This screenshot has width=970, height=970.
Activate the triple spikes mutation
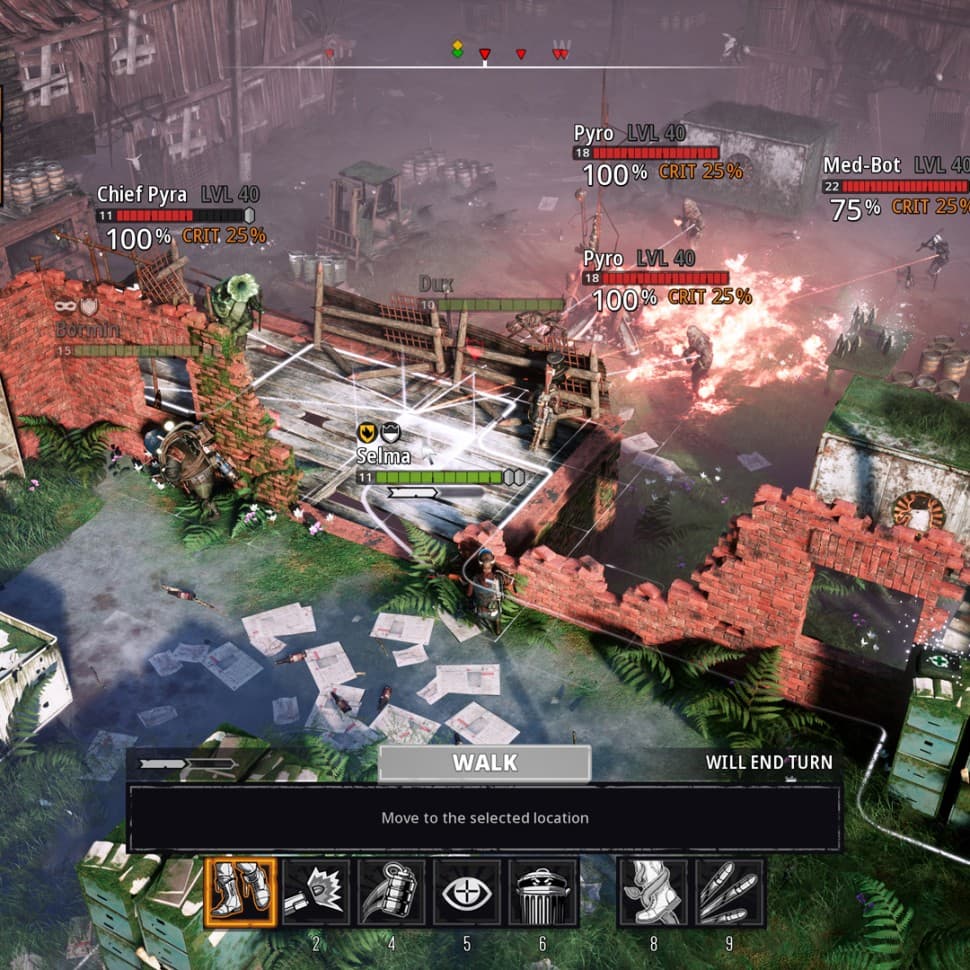coord(729,892)
